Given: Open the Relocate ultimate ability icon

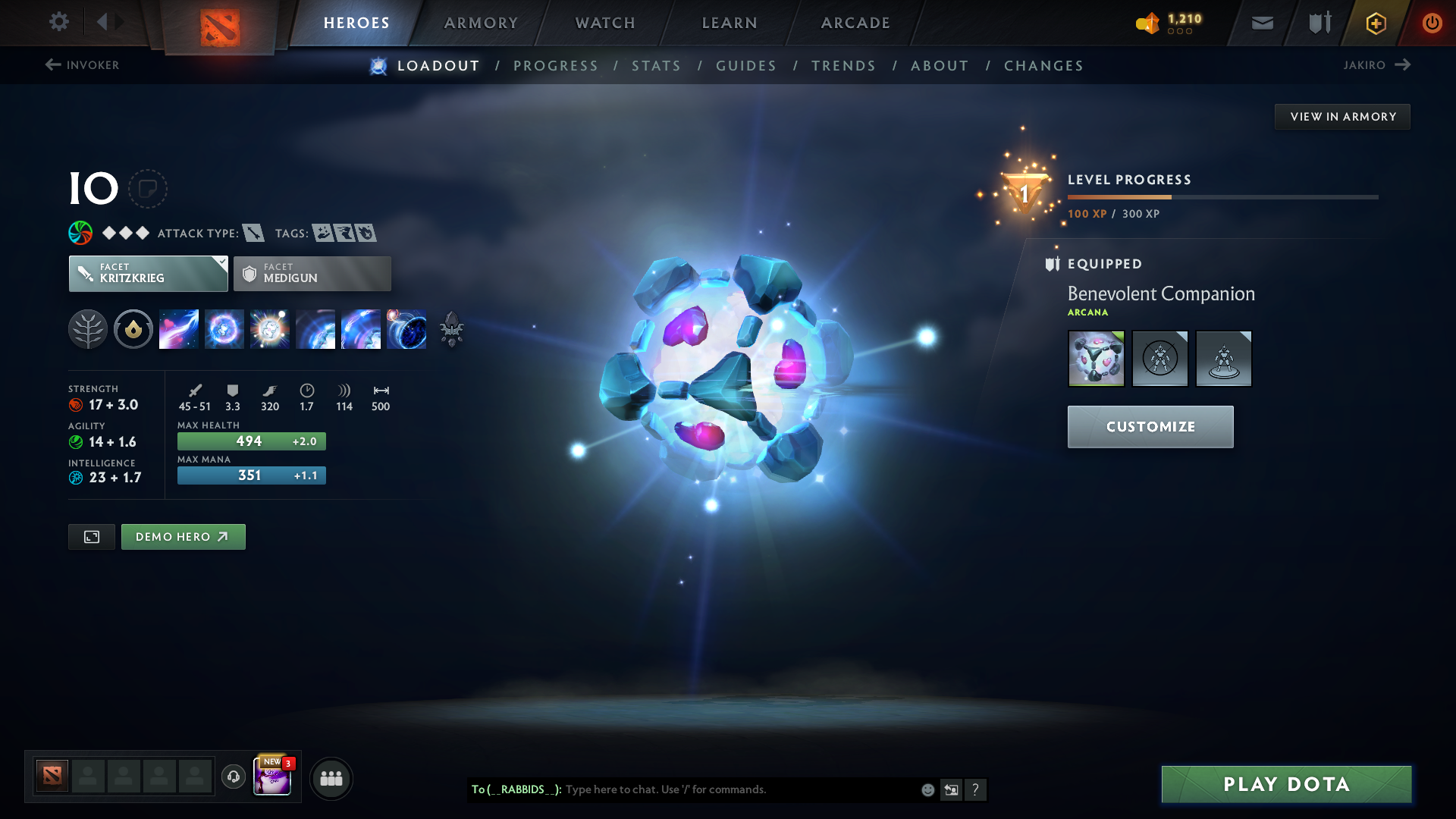Looking at the screenshot, I should (406, 329).
